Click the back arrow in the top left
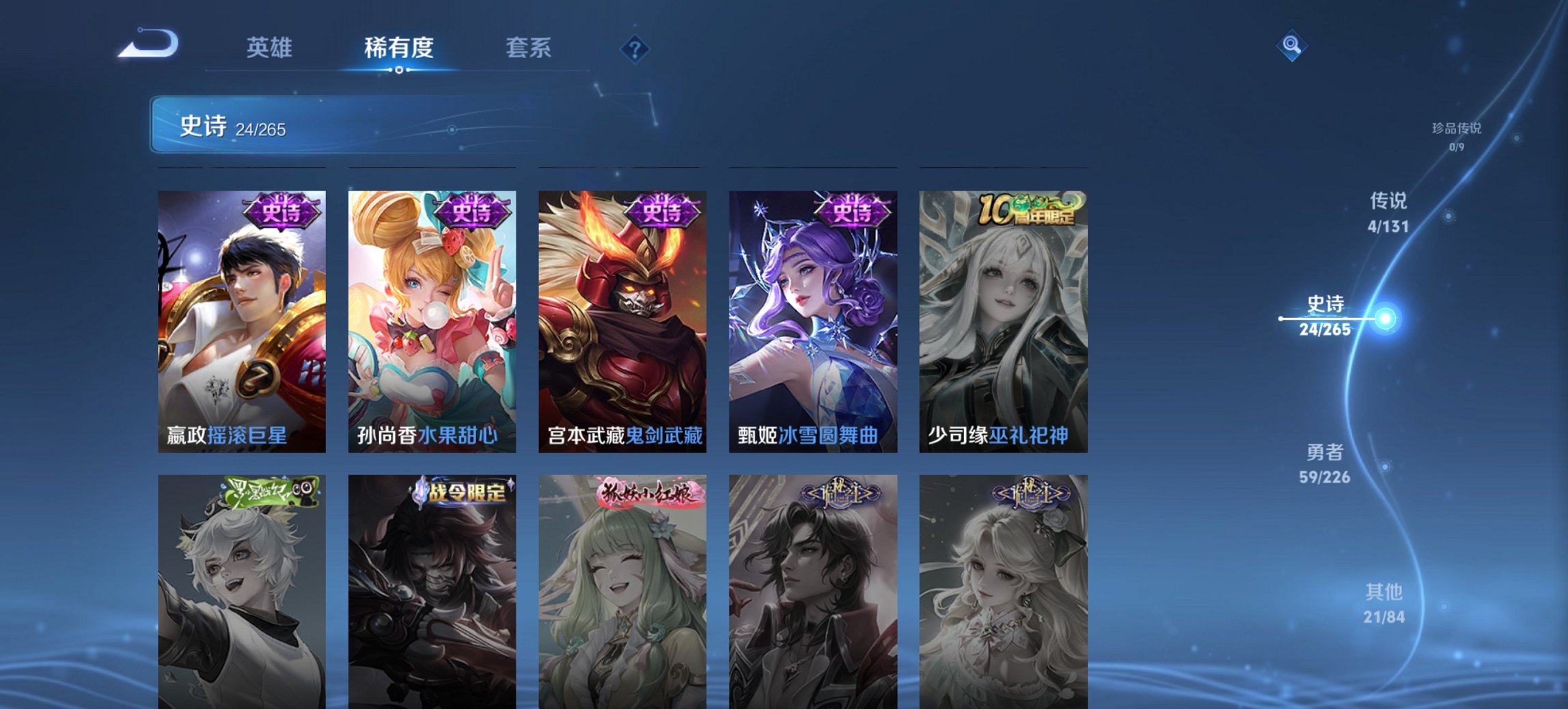 (x=149, y=42)
